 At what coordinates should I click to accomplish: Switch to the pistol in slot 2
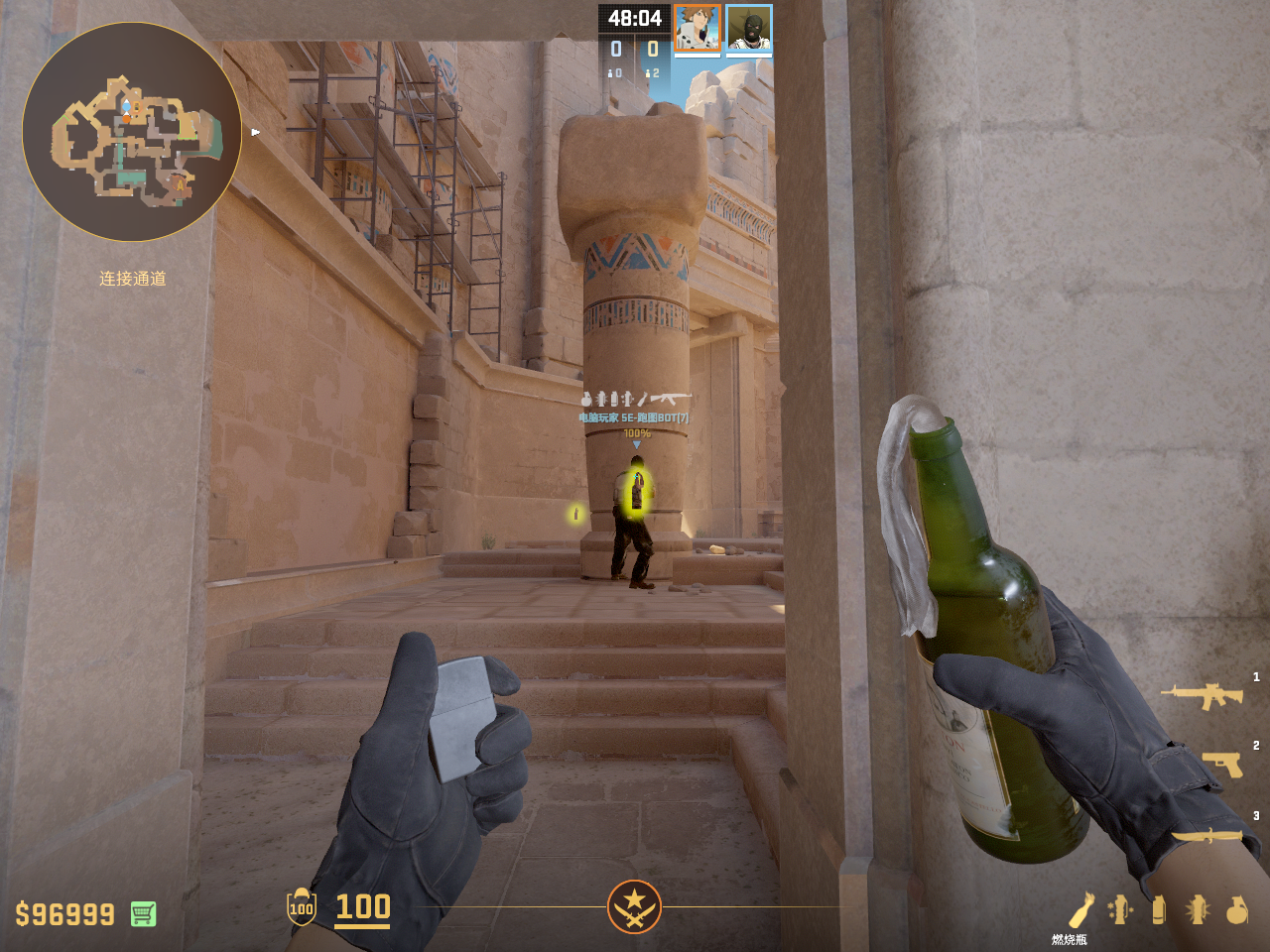coord(1221,765)
